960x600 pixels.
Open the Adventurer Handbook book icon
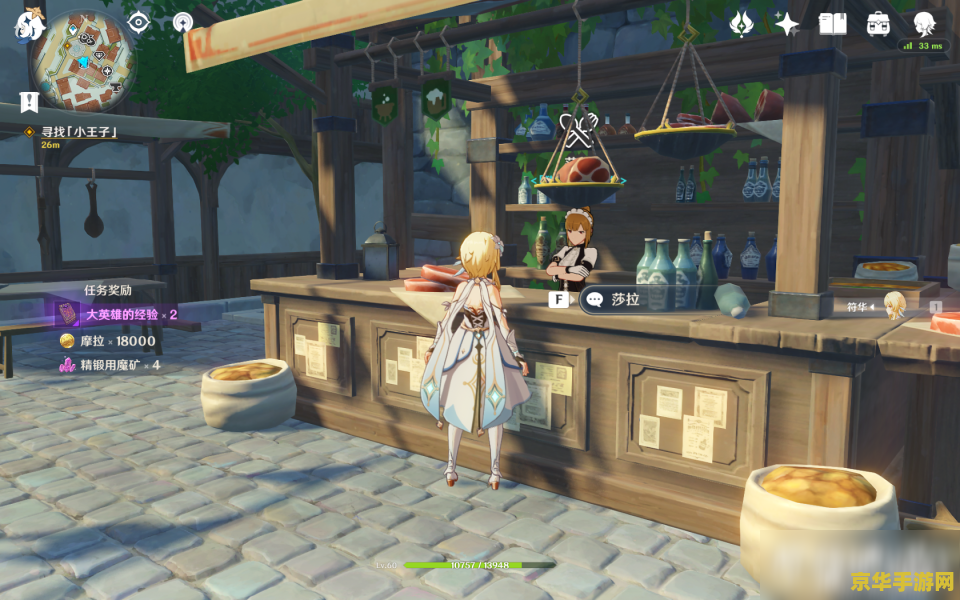point(832,24)
